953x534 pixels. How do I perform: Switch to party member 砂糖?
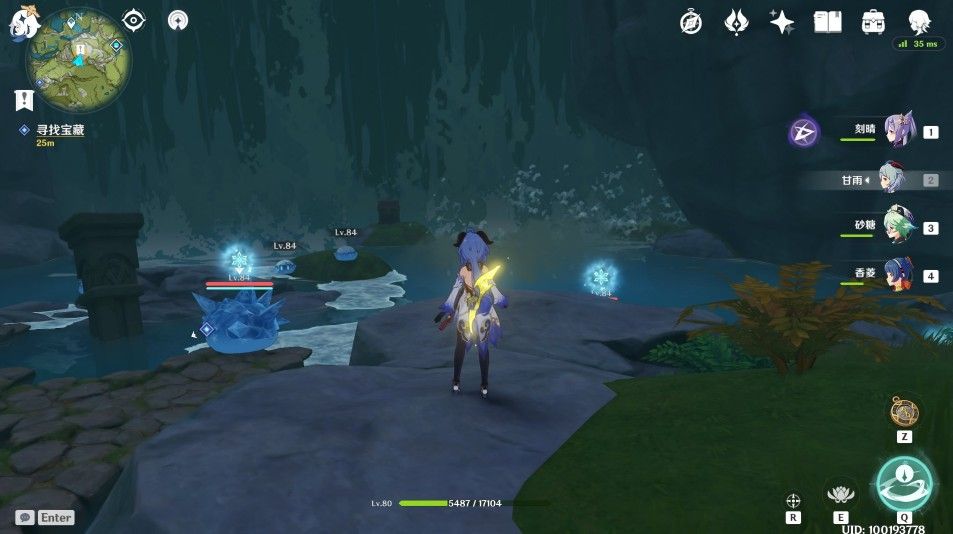[x=896, y=227]
